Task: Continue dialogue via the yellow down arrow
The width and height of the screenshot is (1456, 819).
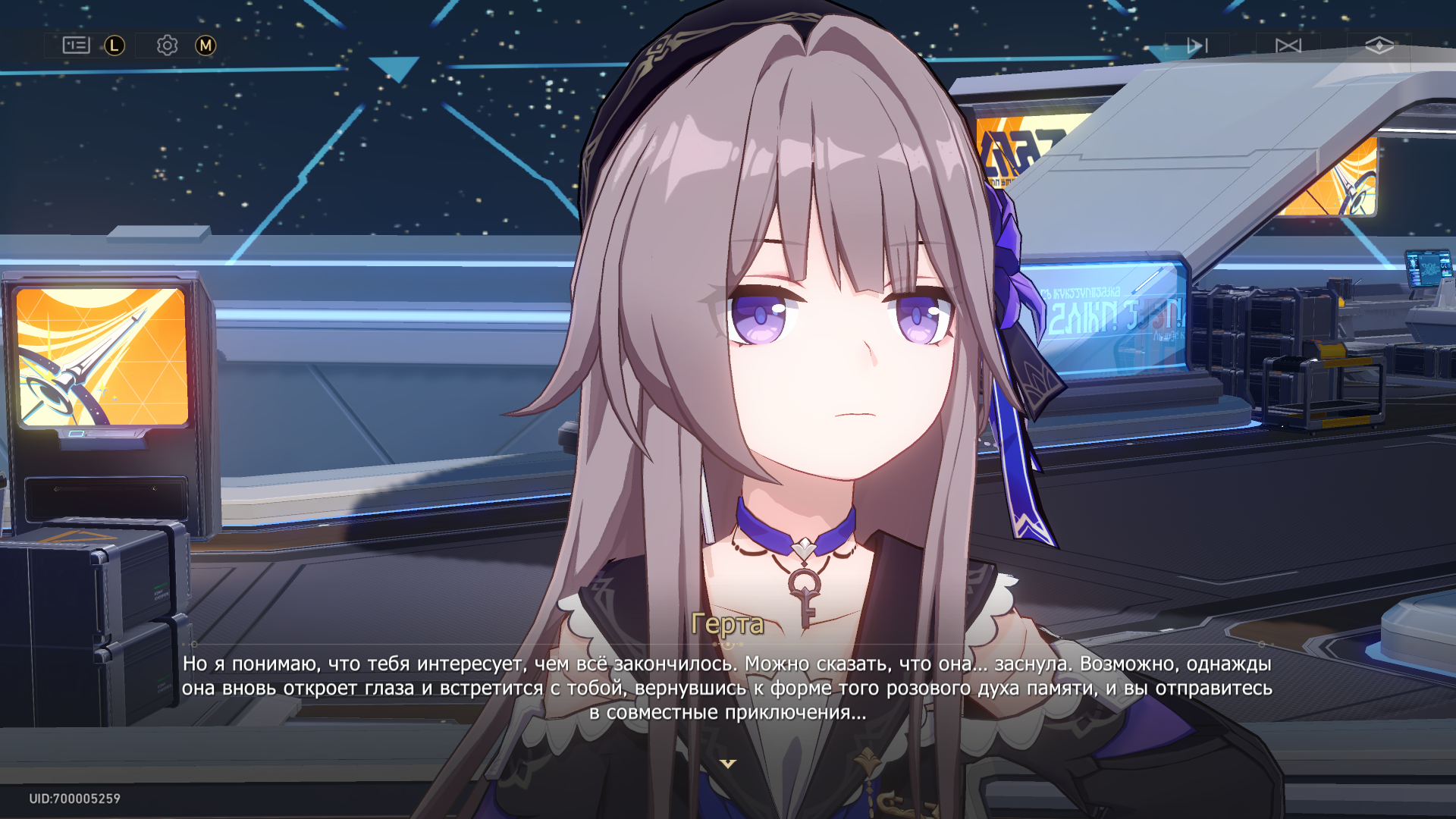Action: point(728,764)
